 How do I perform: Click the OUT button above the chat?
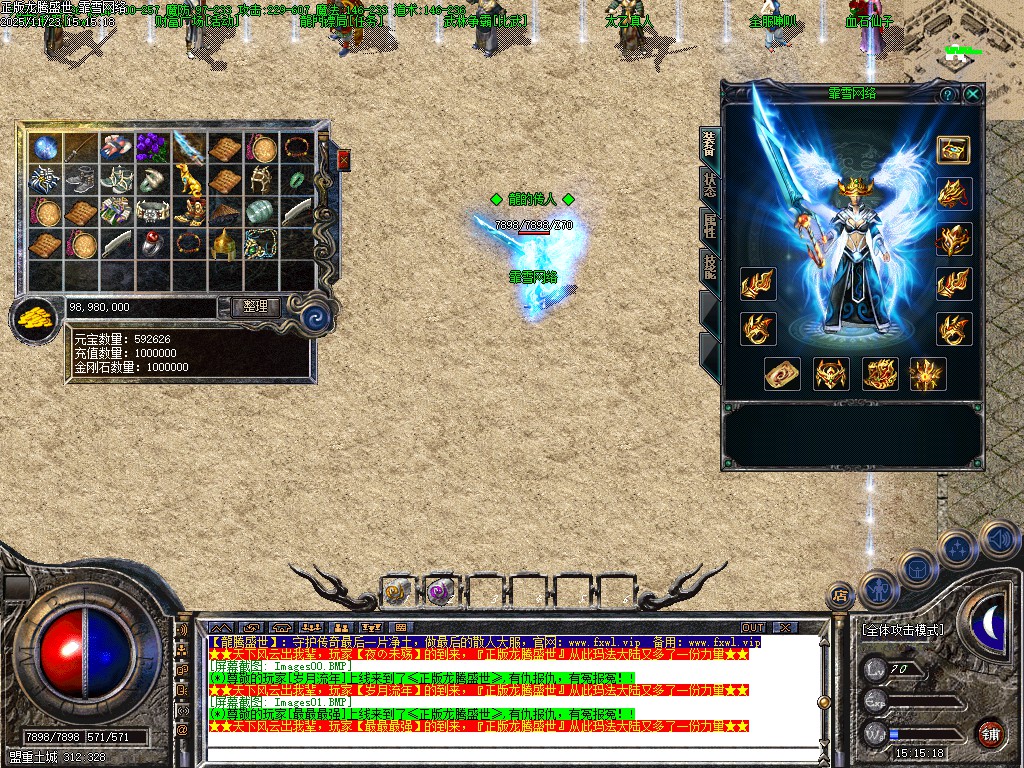pos(752,628)
